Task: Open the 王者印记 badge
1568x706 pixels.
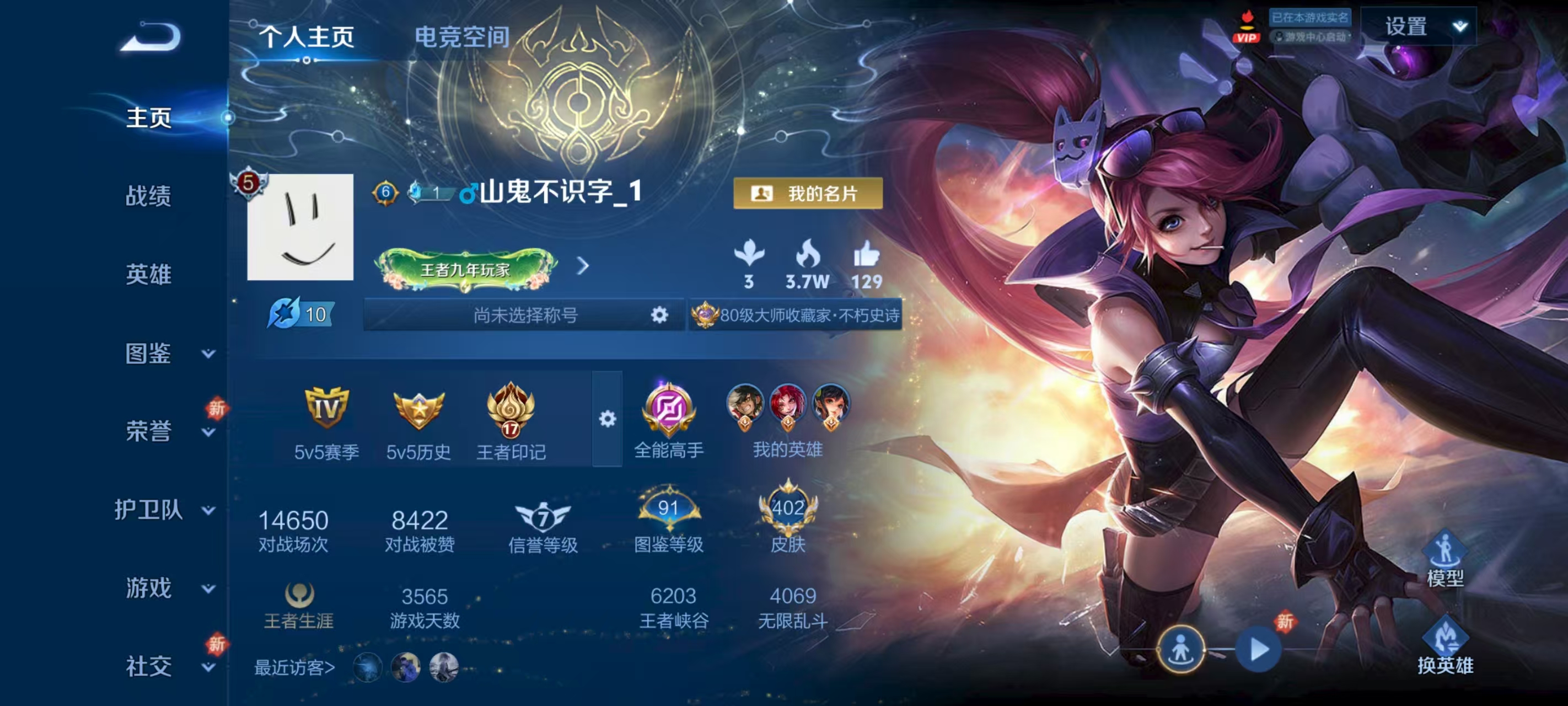Action: (x=511, y=420)
